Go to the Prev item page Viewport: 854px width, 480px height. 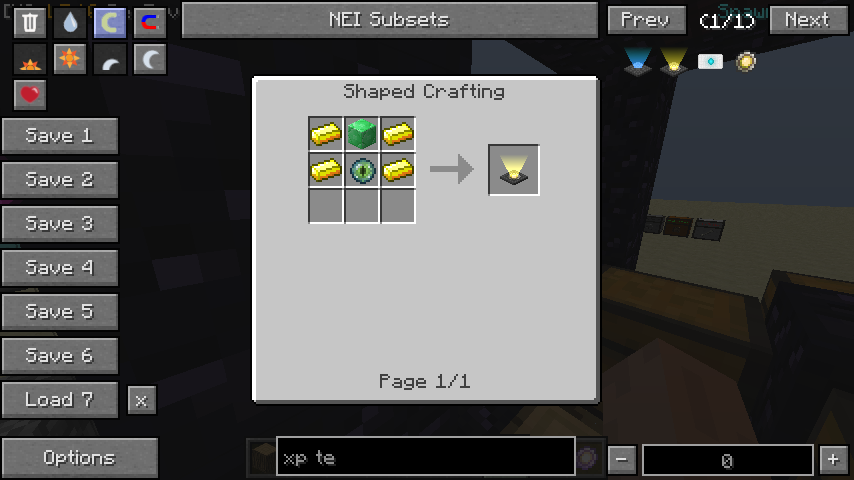click(x=645, y=20)
